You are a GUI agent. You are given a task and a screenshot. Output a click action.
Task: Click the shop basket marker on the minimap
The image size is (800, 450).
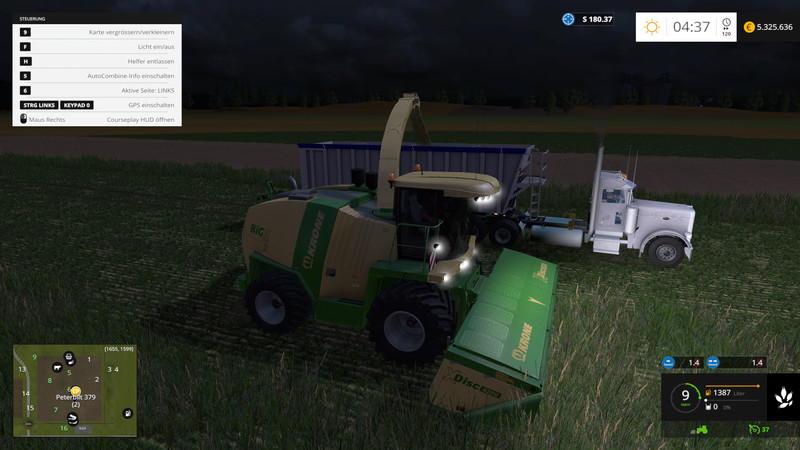[x=69, y=357]
